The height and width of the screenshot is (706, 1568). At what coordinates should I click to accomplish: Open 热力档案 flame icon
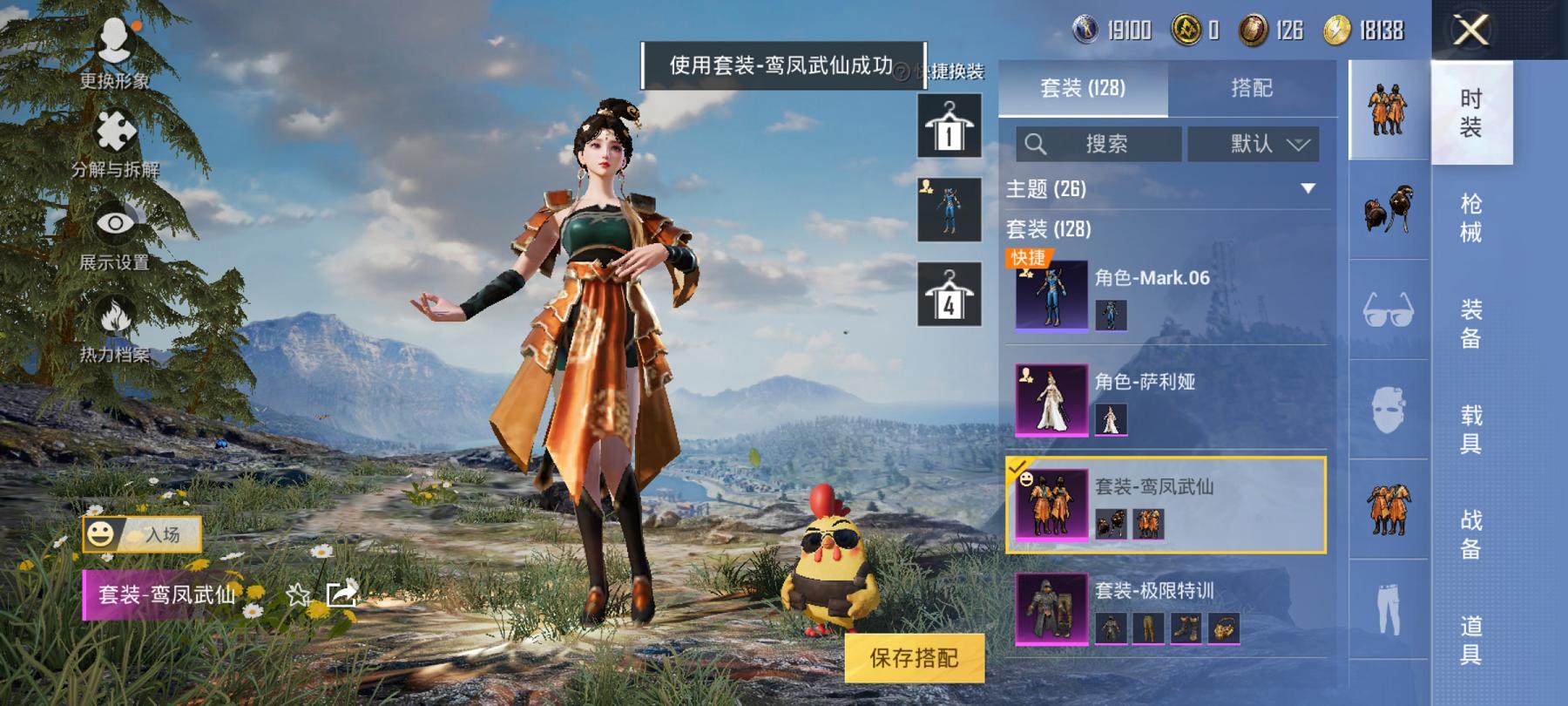[x=115, y=329]
